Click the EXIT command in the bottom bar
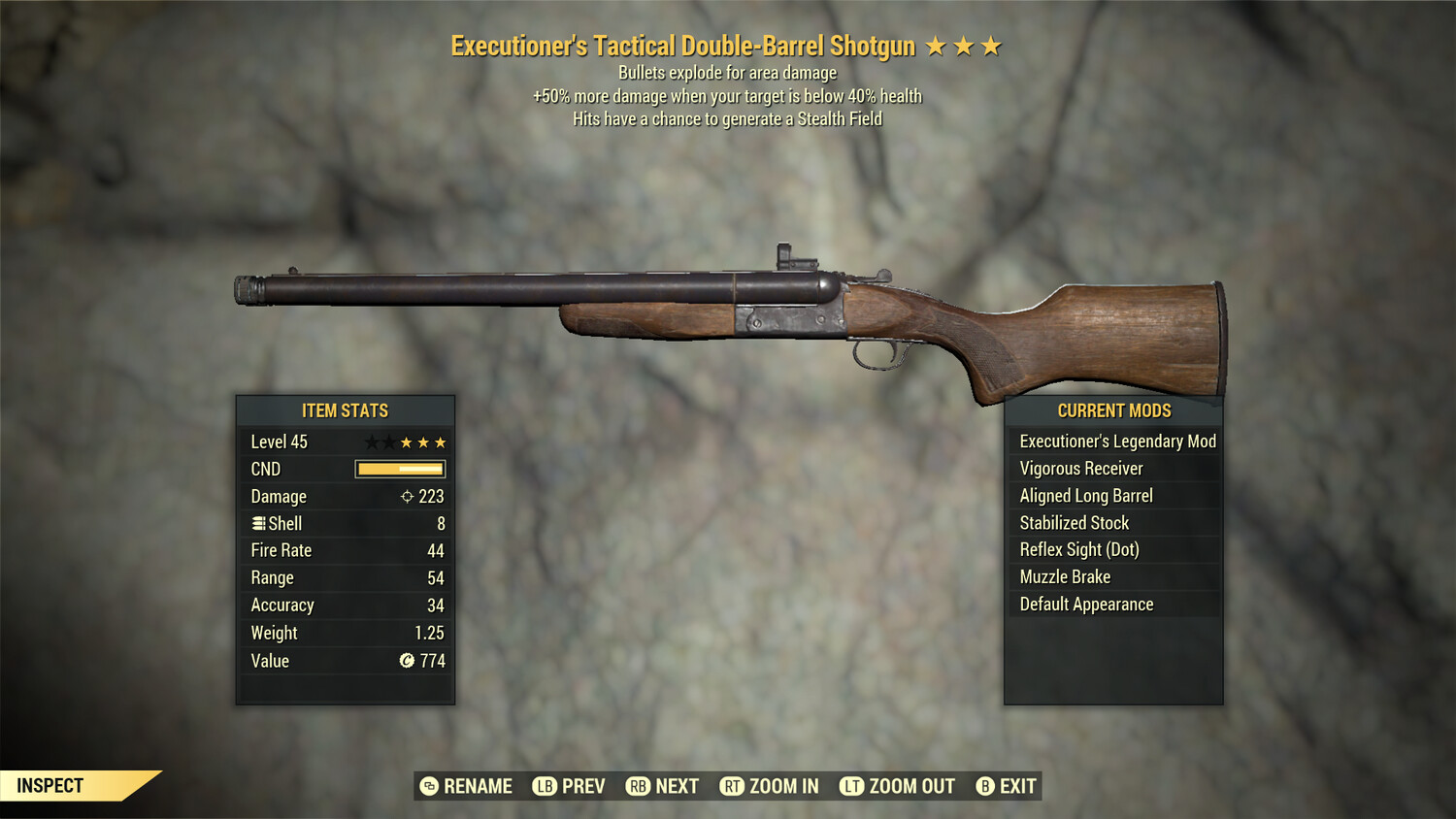The image size is (1456, 819). 1017,786
